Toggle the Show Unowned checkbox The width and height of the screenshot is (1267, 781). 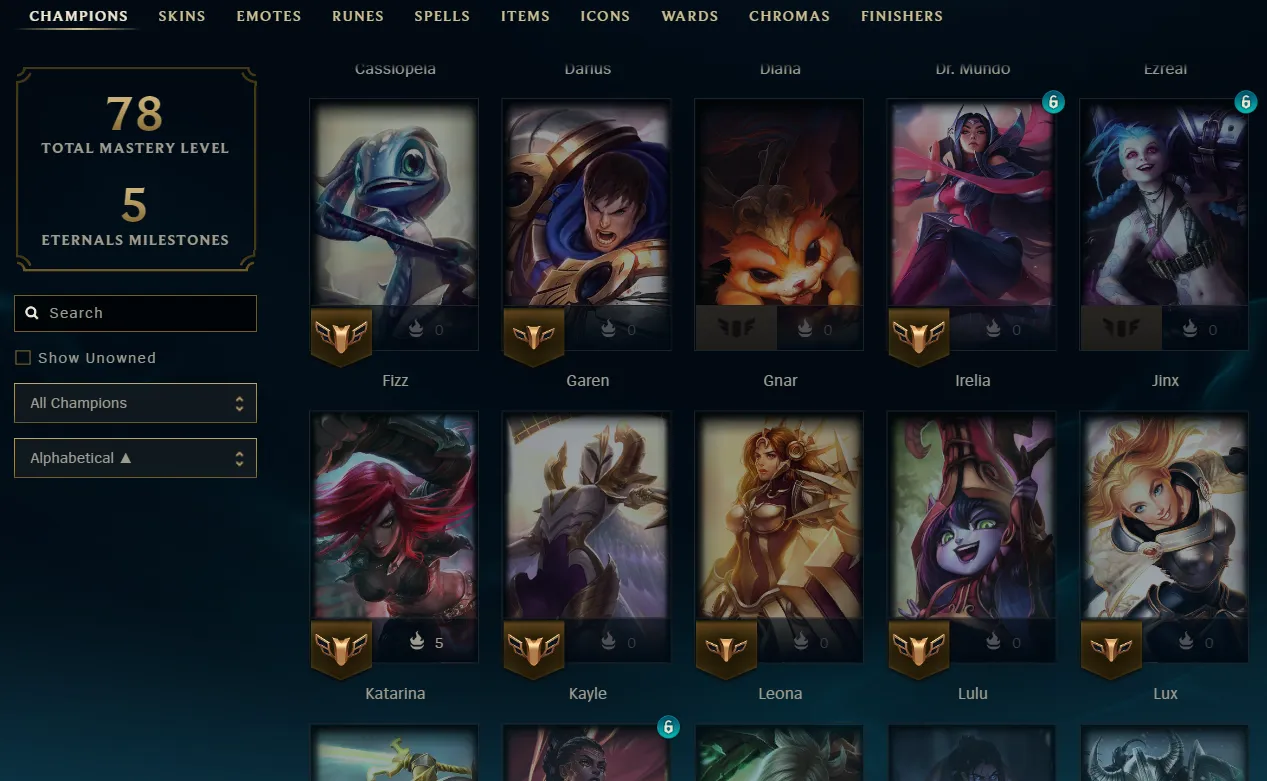23,358
